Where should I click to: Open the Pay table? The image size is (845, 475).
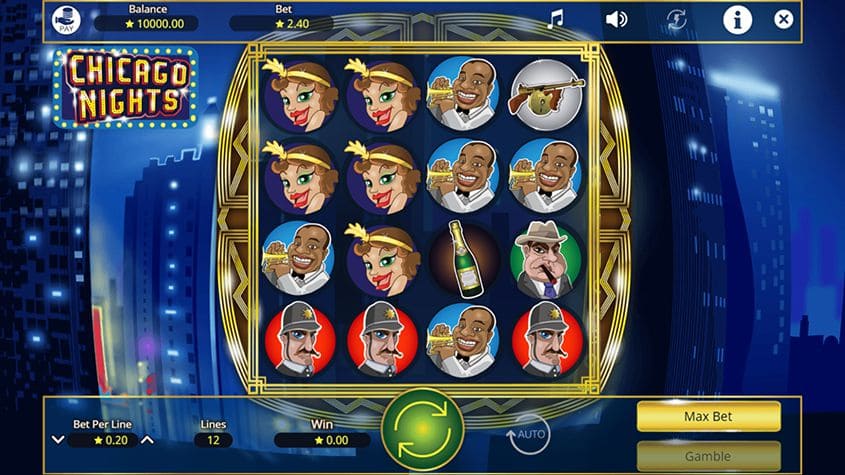click(x=65, y=20)
